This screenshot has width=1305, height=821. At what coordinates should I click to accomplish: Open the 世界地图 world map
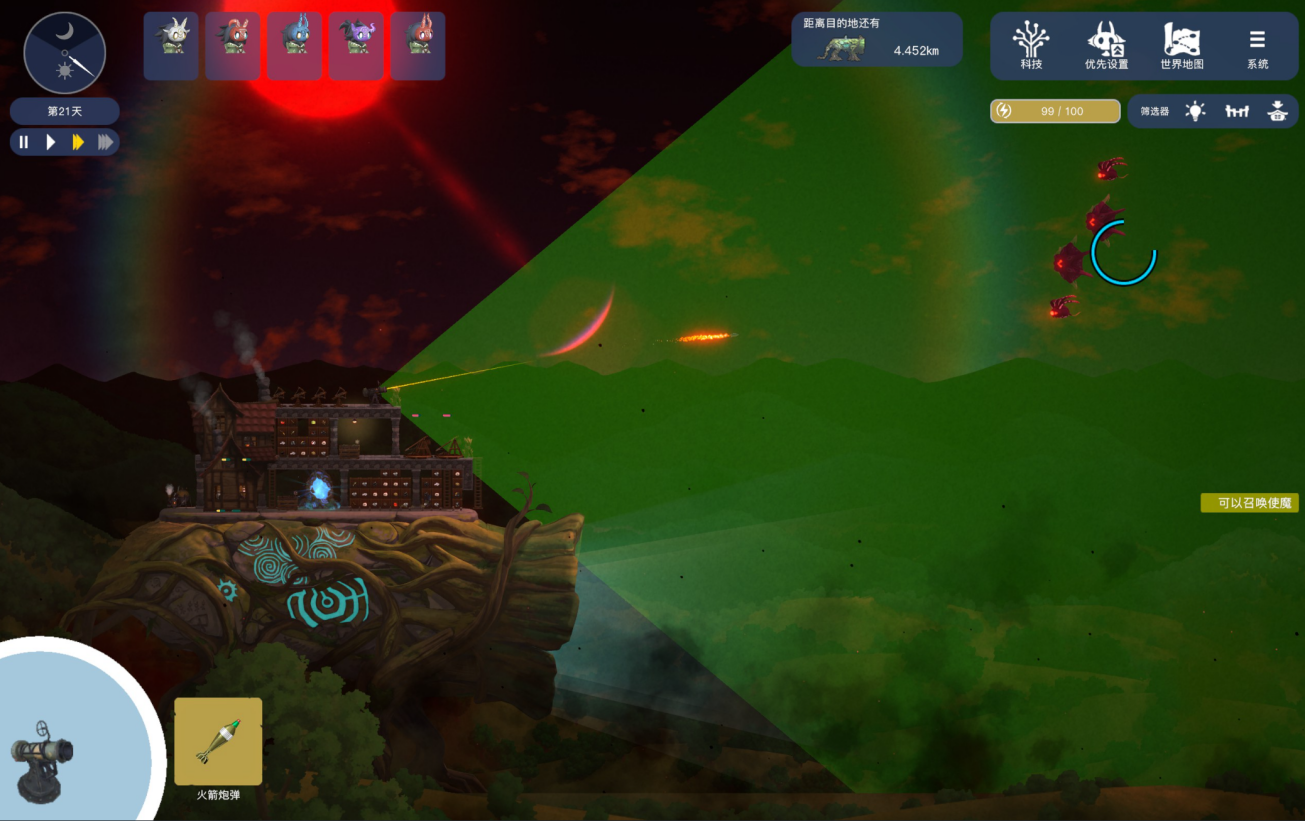[x=1181, y=46]
